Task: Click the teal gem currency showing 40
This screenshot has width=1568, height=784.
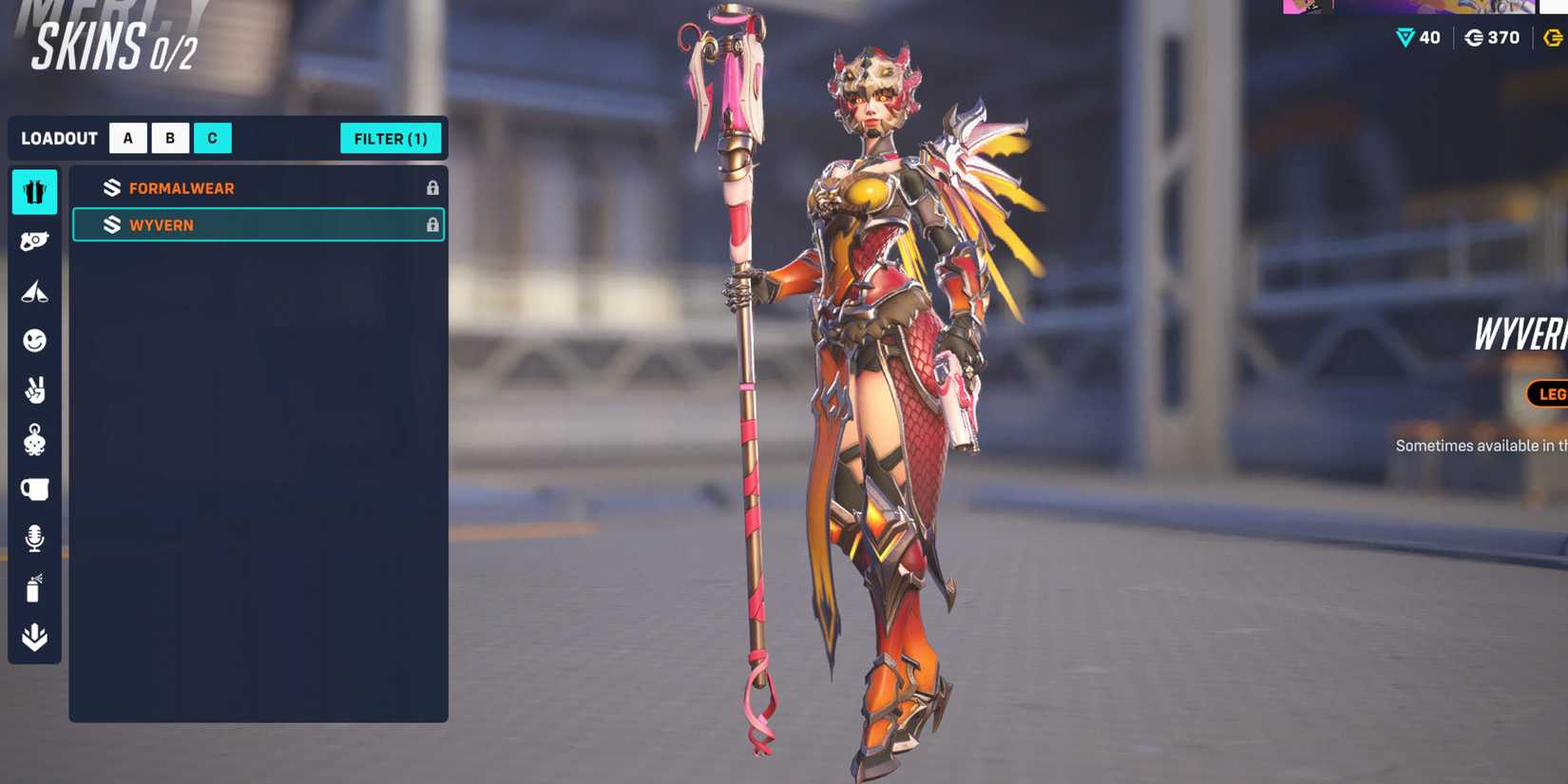Action: click(1416, 38)
